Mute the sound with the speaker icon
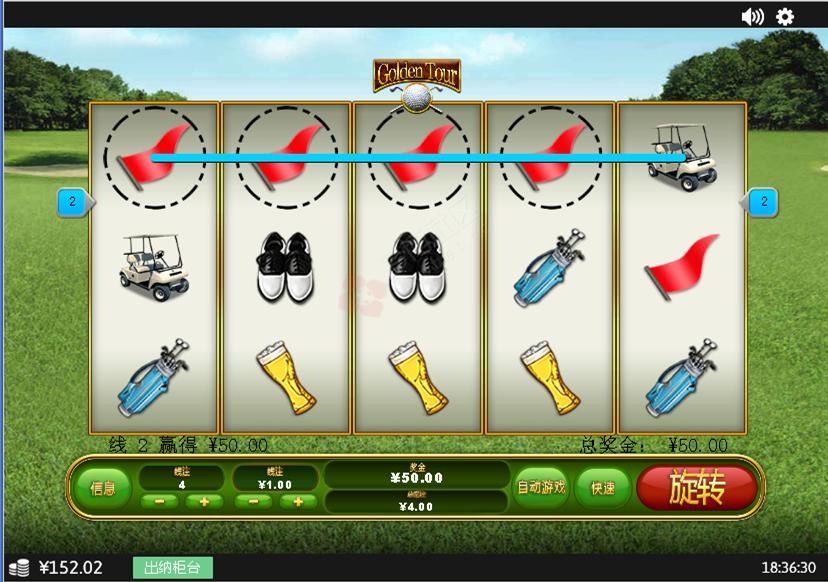 [x=752, y=16]
